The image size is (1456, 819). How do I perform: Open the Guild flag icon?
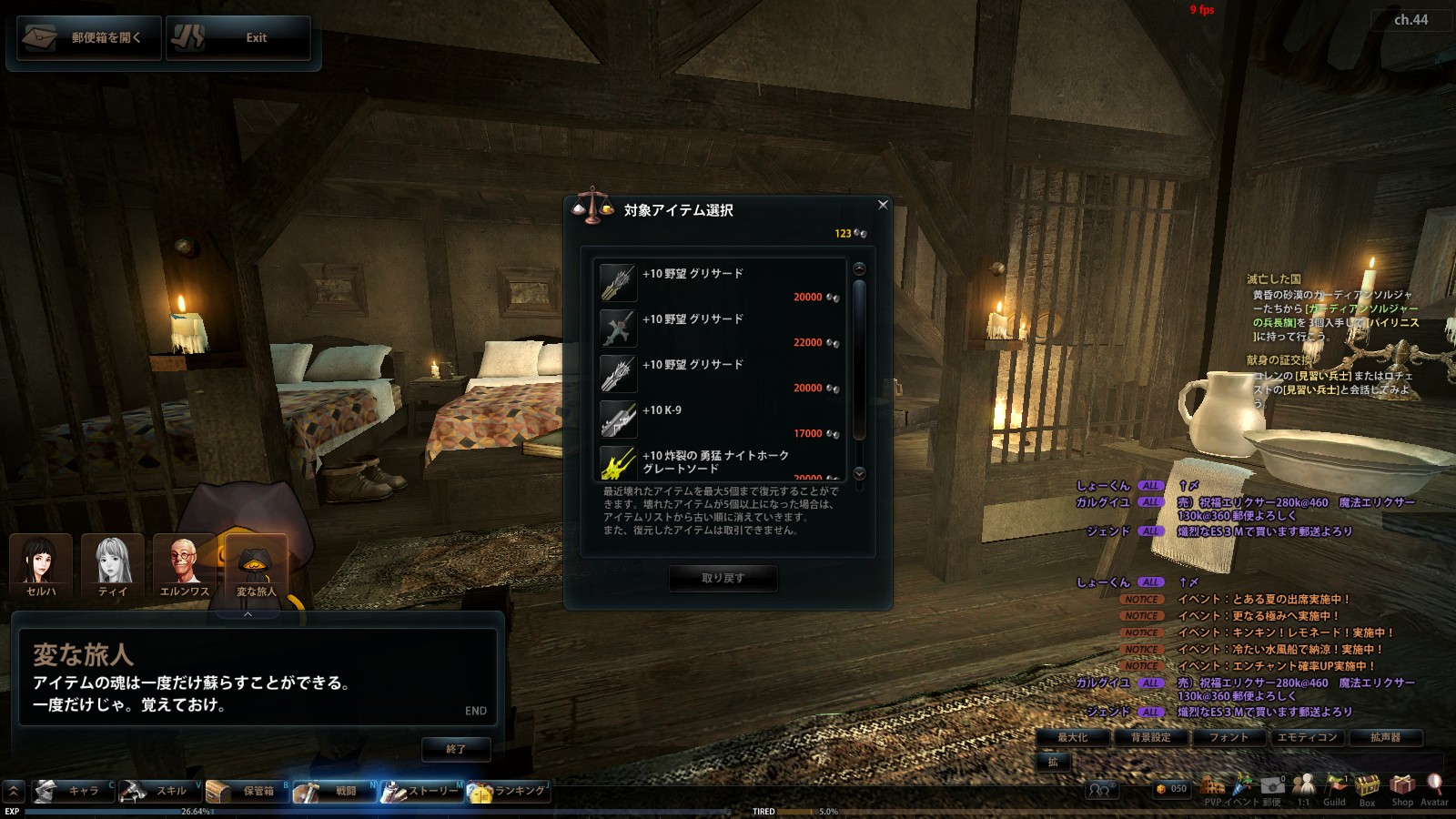(1335, 787)
